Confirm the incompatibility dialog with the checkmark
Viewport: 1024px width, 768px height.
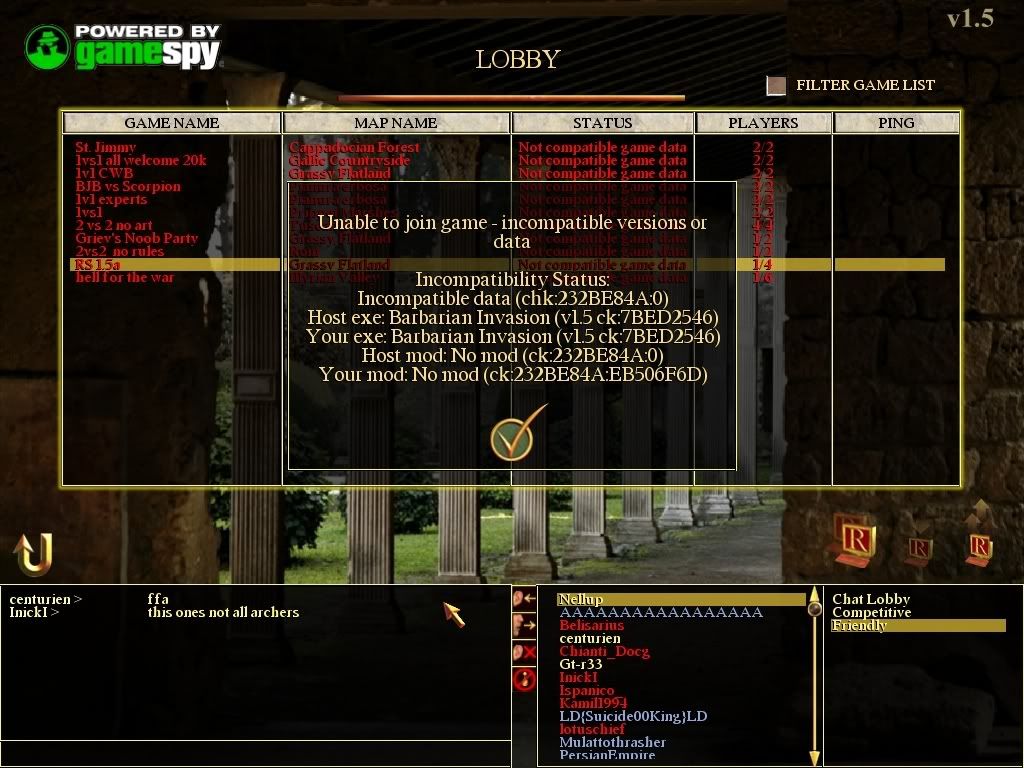pos(518,432)
